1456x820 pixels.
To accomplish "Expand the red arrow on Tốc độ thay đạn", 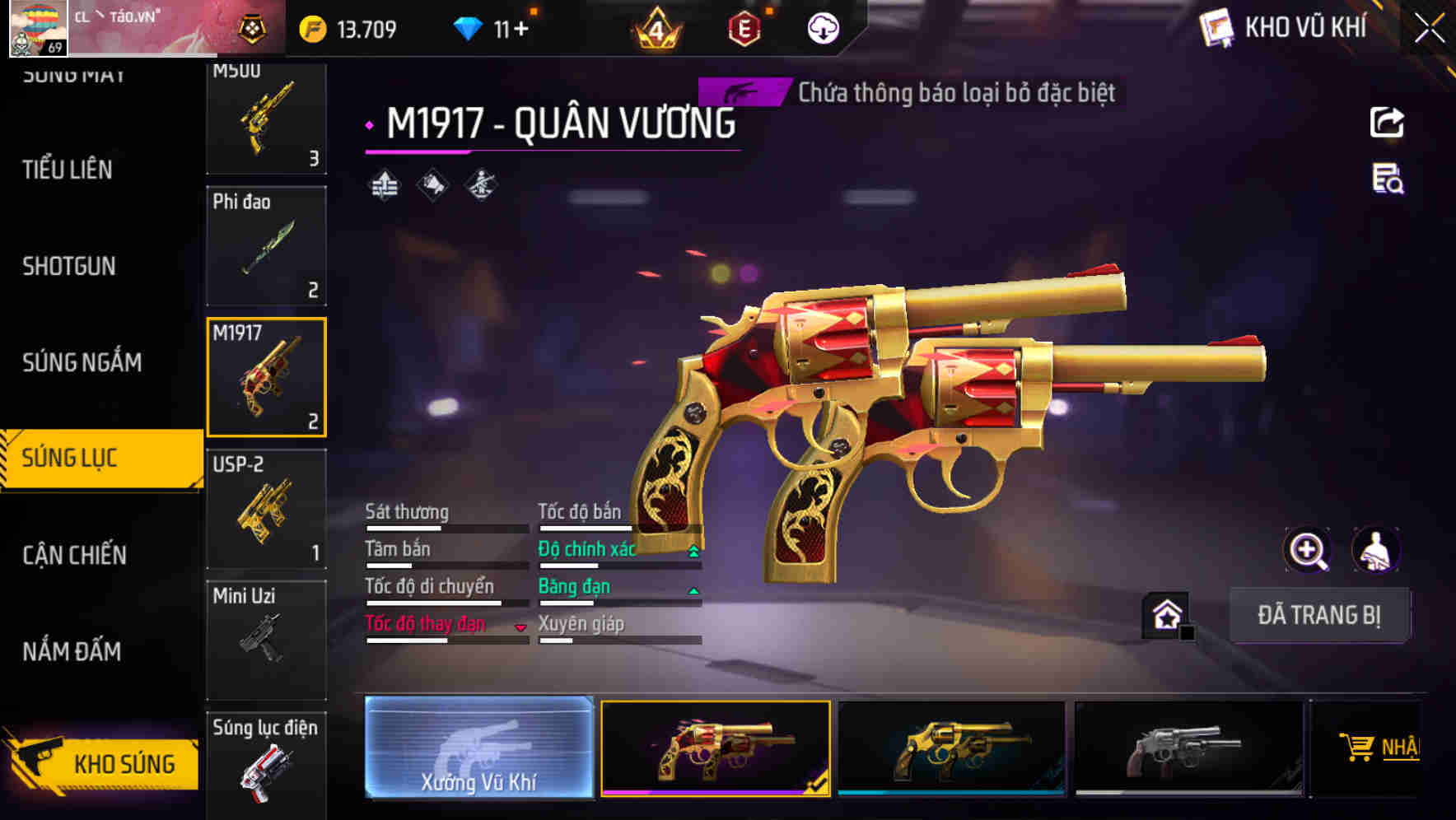I will tap(521, 626).
